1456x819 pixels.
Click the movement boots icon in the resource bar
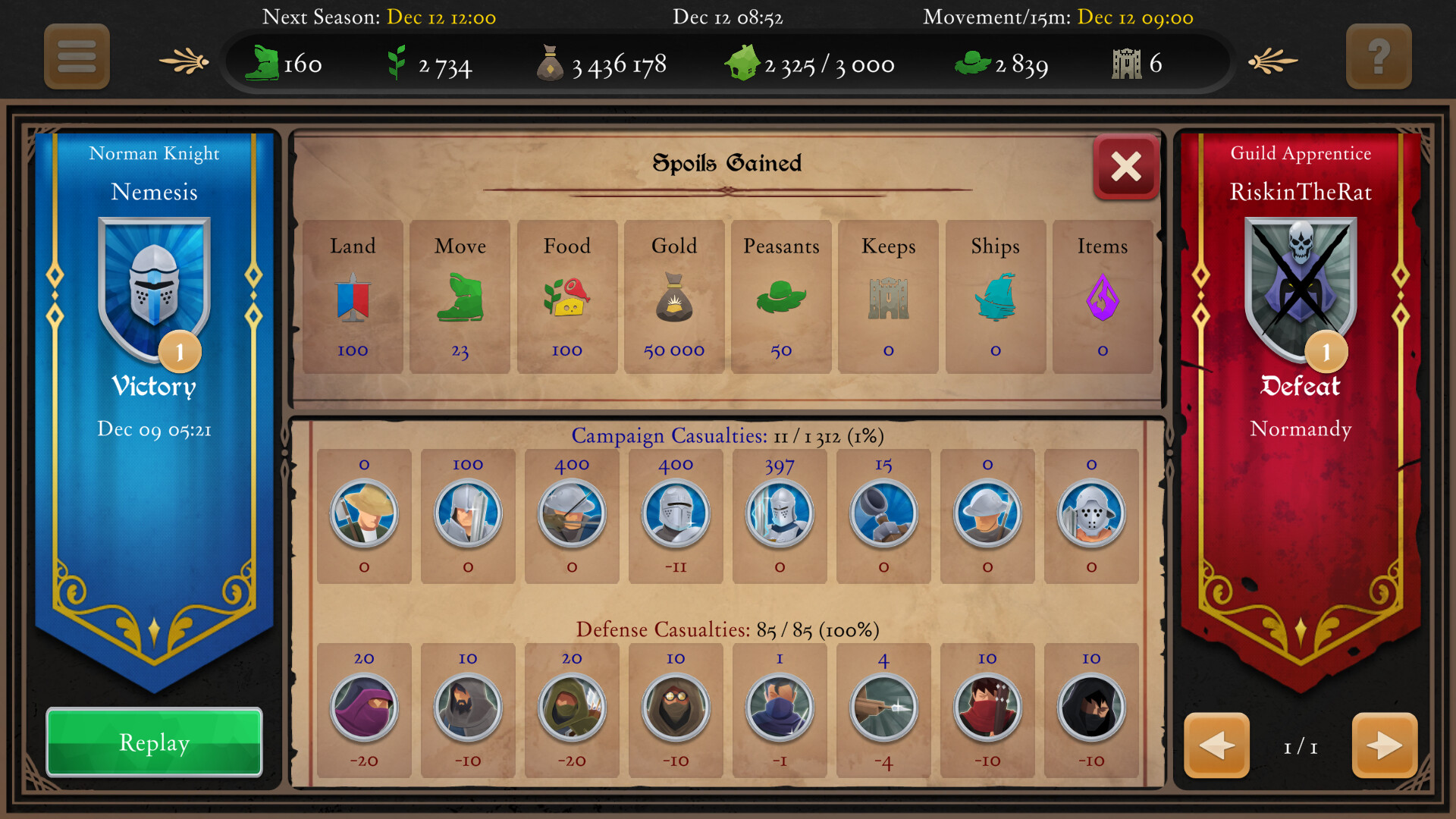[265, 64]
